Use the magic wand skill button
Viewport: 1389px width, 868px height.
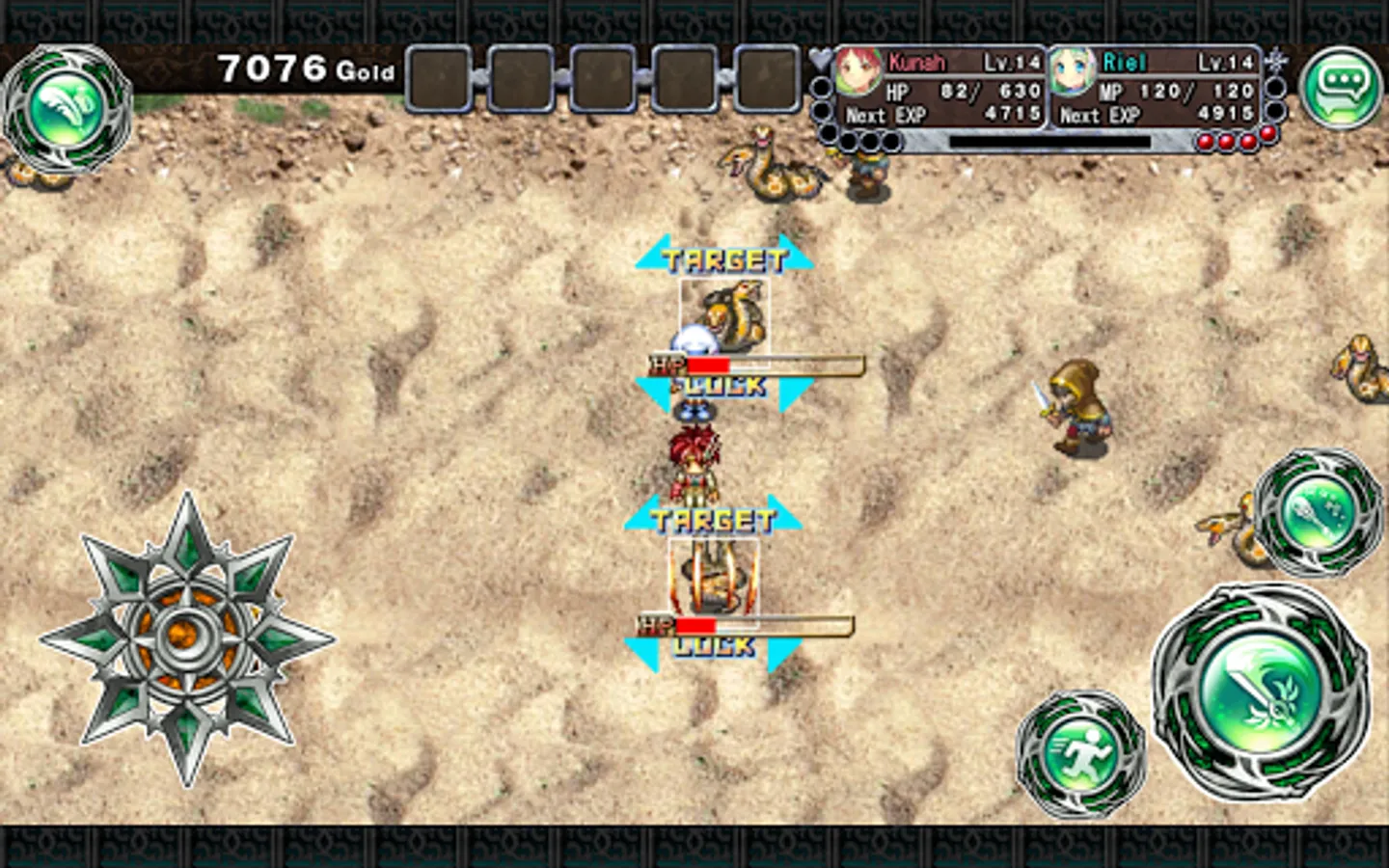(x=1319, y=512)
